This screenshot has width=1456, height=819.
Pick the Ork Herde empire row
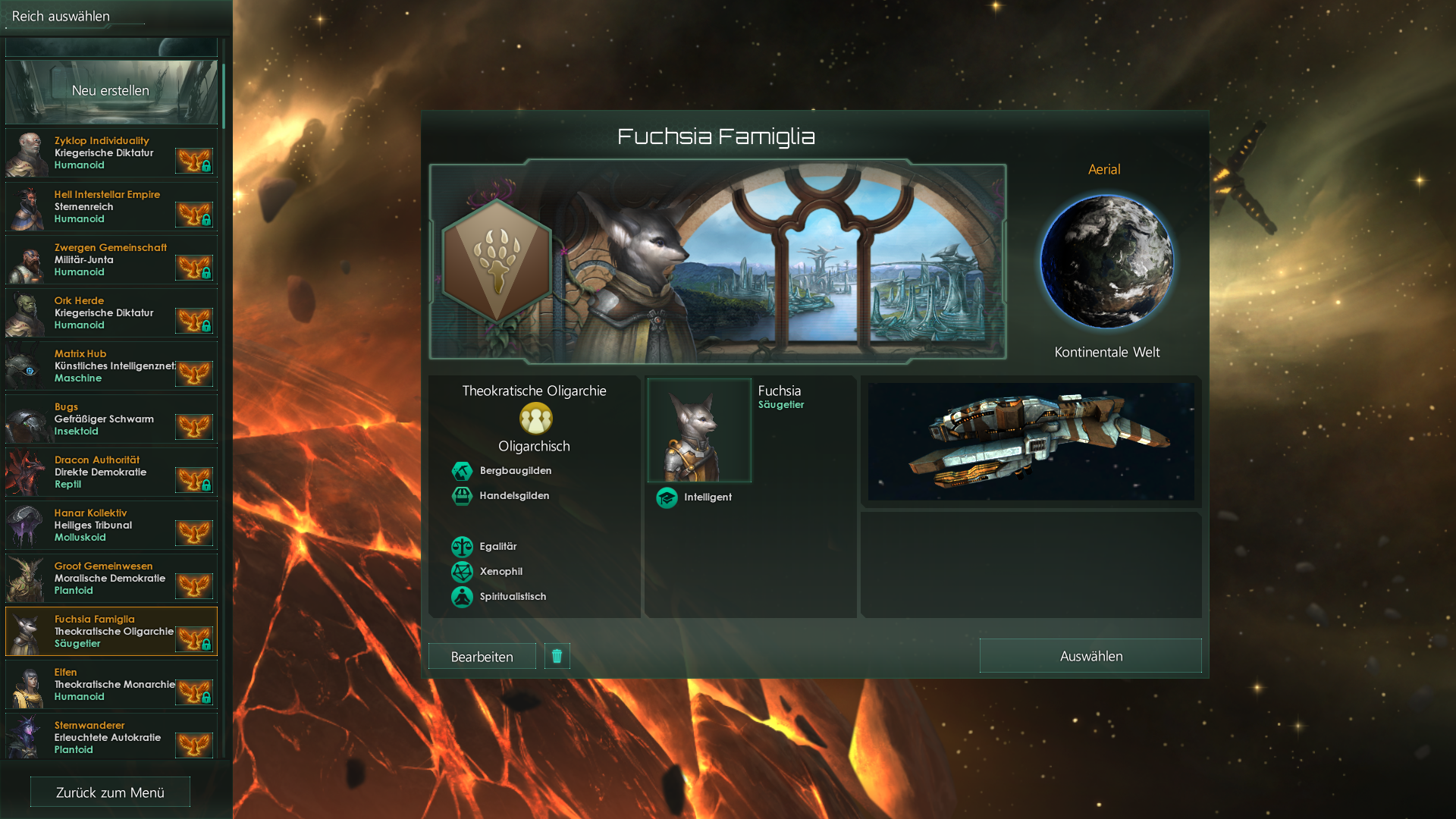point(111,312)
